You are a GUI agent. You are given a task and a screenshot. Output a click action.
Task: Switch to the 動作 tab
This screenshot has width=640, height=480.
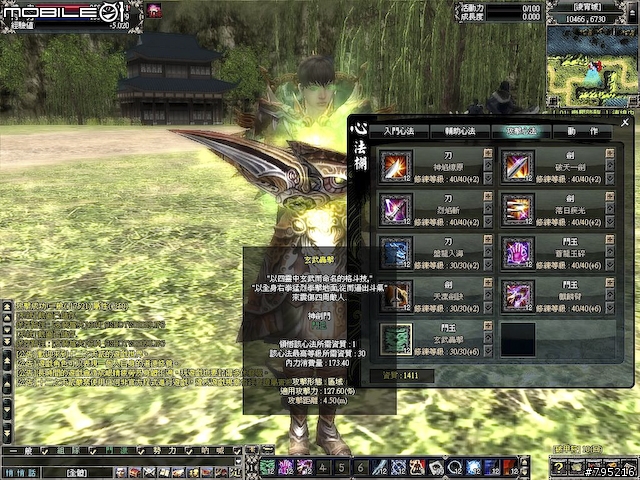pos(582,132)
